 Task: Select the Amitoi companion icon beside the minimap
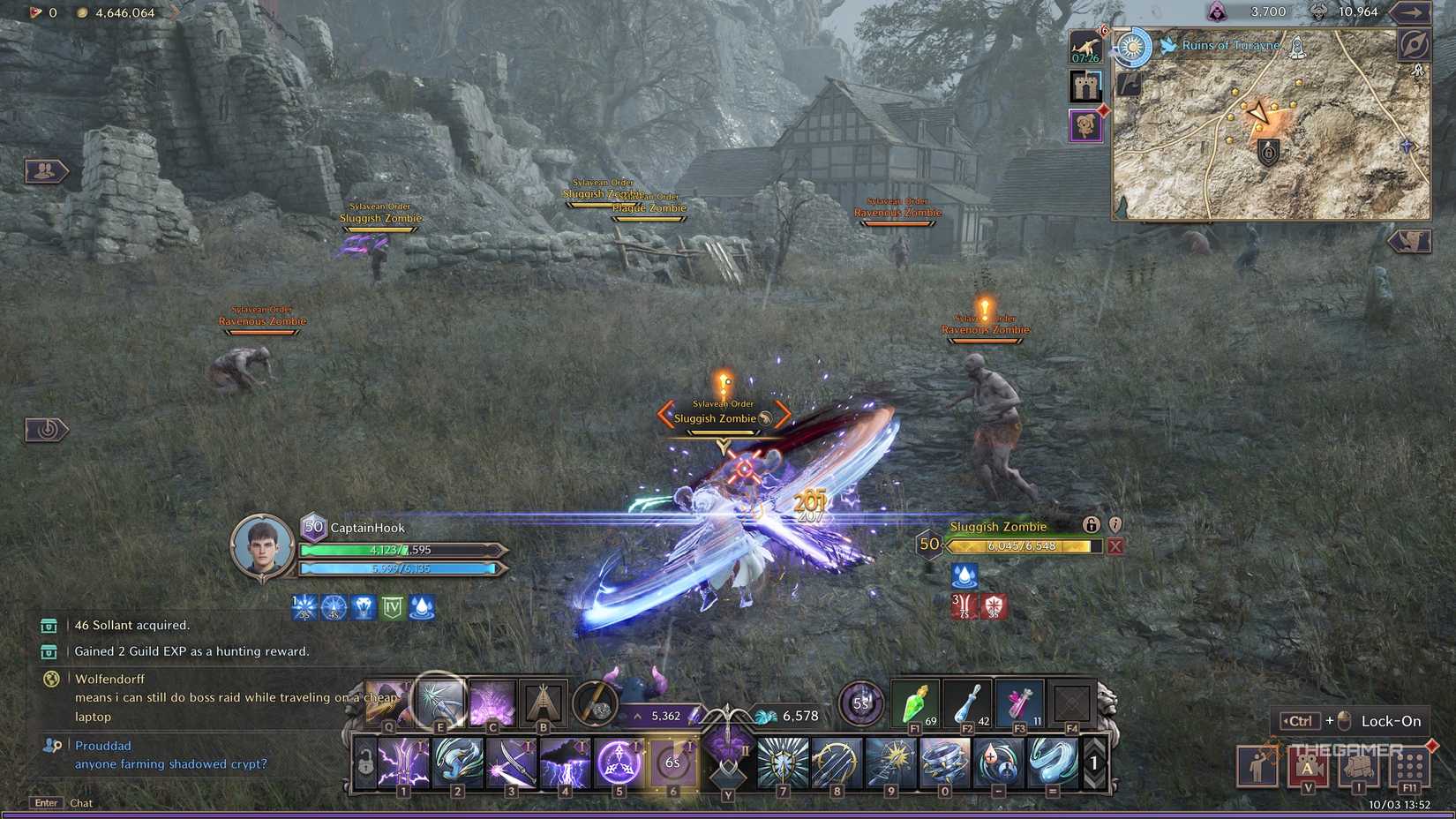(1085, 124)
